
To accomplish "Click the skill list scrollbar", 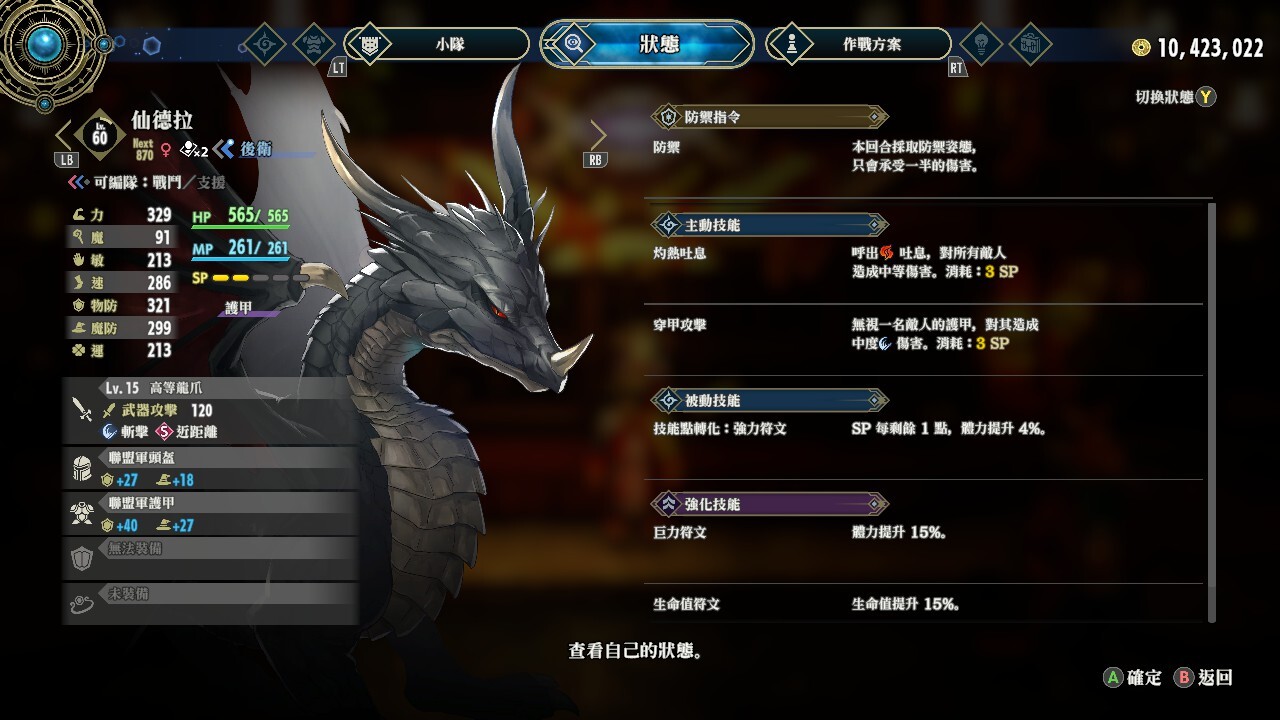I will click(x=1212, y=410).
